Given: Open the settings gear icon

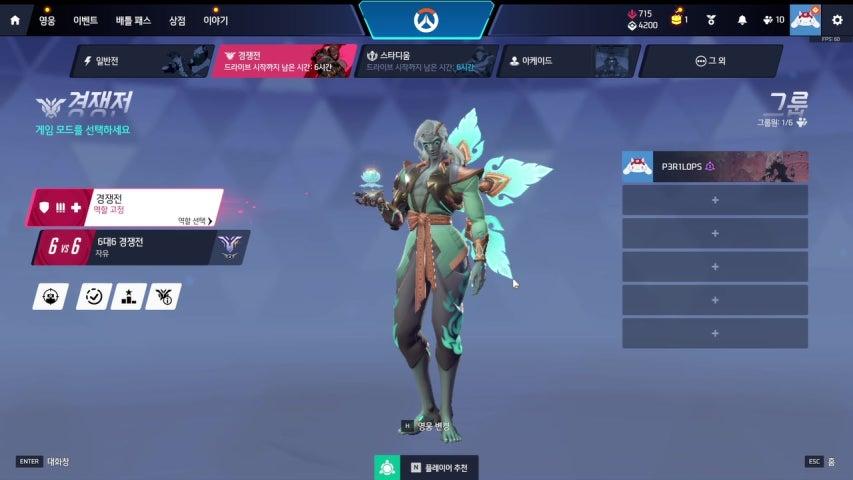Looking at the screenshot, I should click(x=837, y=20).
